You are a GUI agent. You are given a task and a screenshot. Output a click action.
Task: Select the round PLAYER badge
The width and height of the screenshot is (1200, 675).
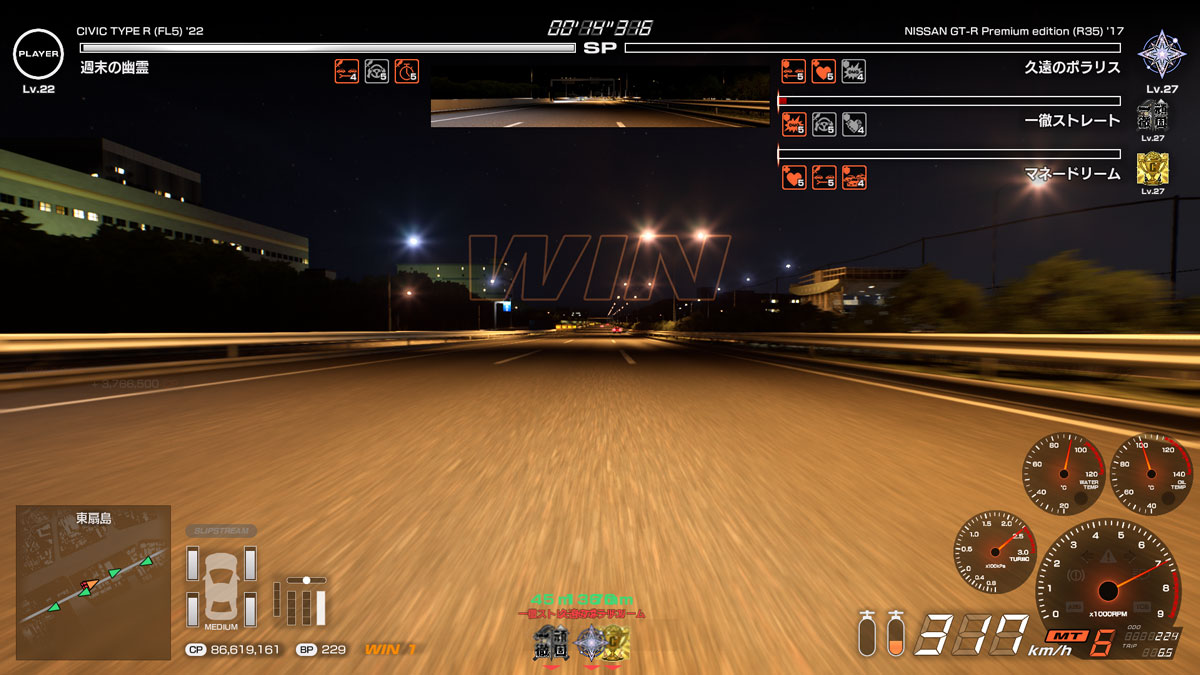(38, 54)
